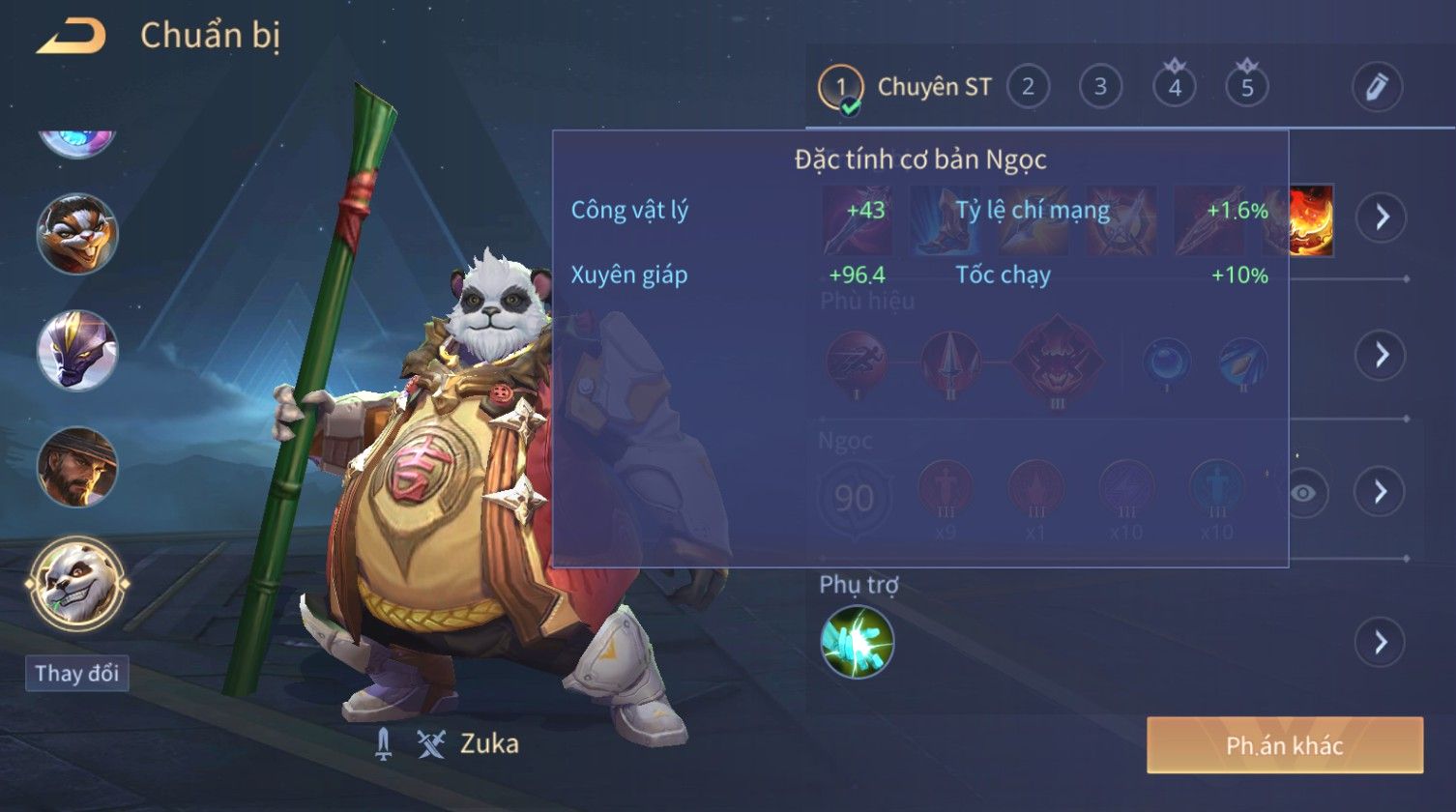Toggle the eye icon for Ngọc stats
This screenshot has width=1456, height=812.
pyautogui.click(x=1302, y=493)
